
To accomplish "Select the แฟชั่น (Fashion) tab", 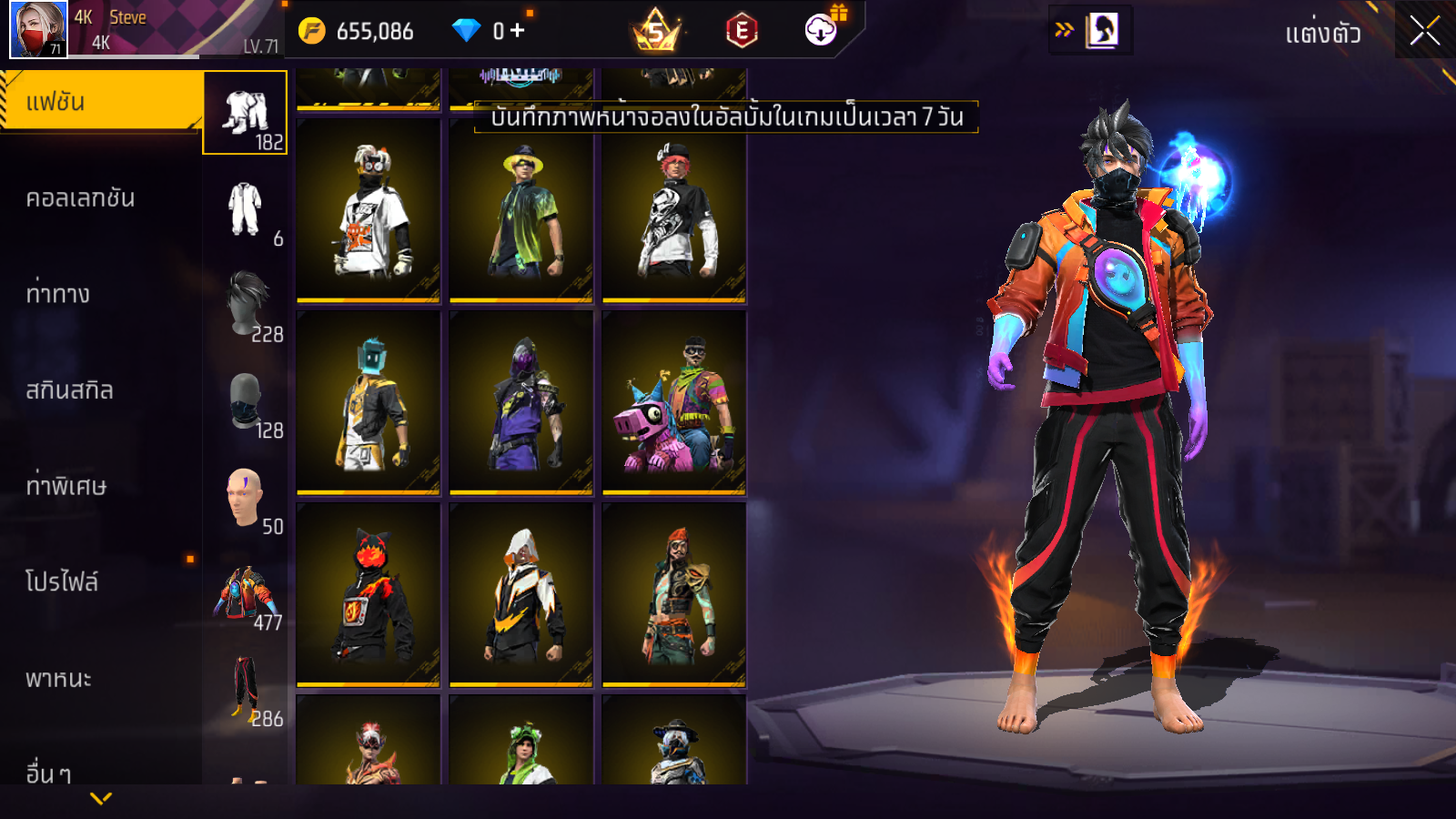I will pyautogui.click(x=100, y=102).
